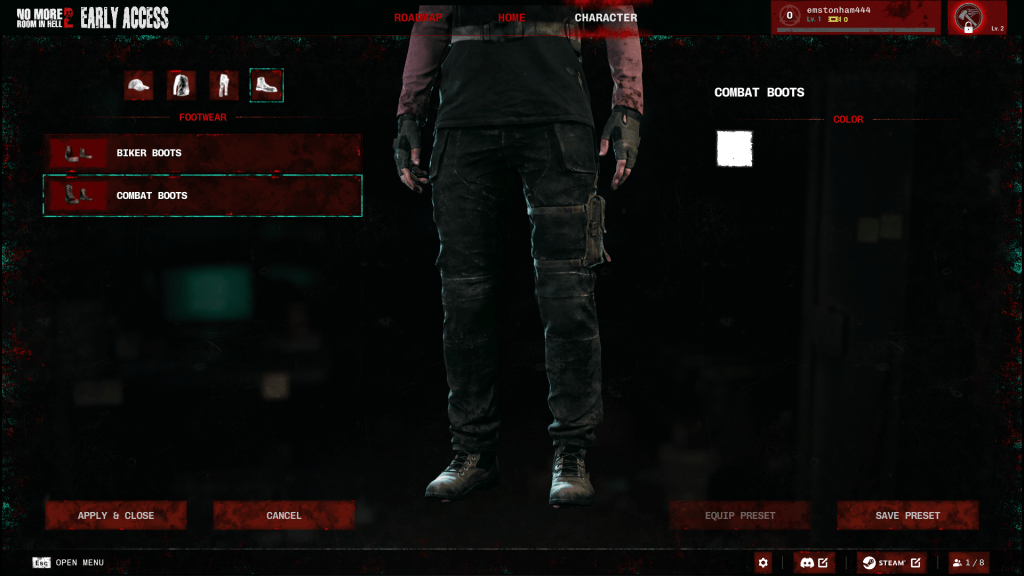Viewport: 1024px width, 576px height.
Task: Show the pants clothing category
Action: point(223,86)
